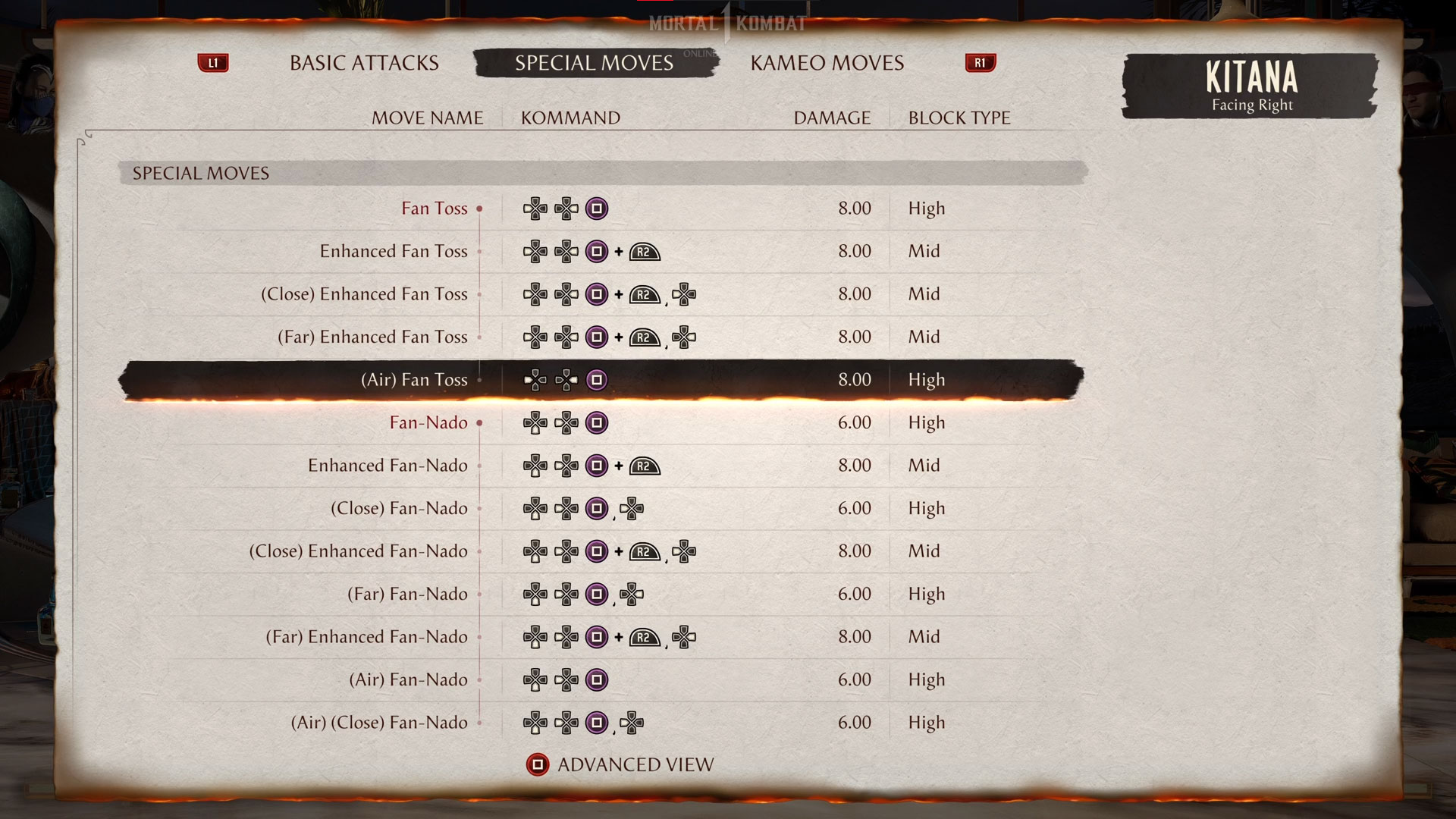Click the R2 icon in Enhanced Fan-Nado row

644,466
